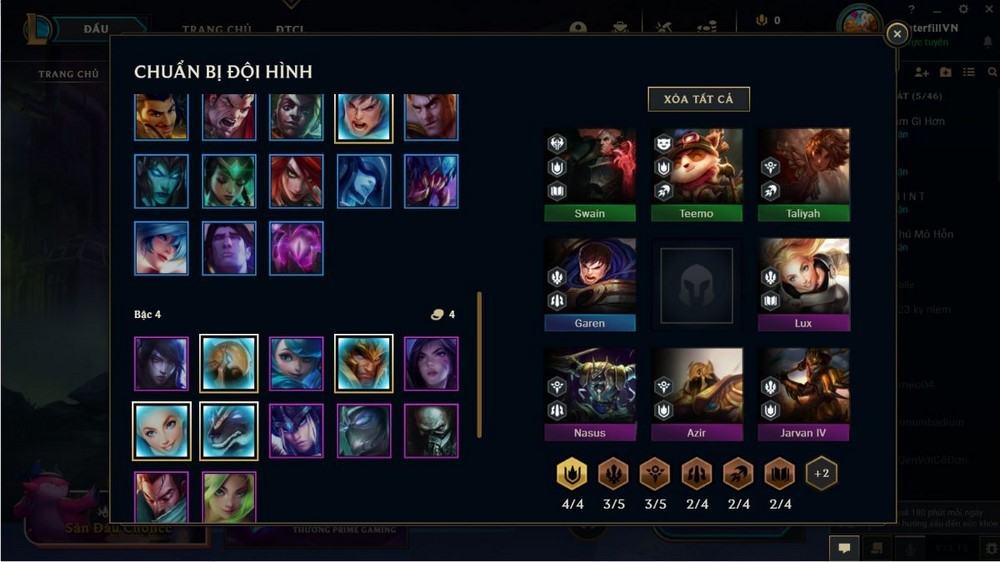The width and height of the screenshot is (1000, 562).
Task: Show the +2 additional traits
Action: [822, 473]
